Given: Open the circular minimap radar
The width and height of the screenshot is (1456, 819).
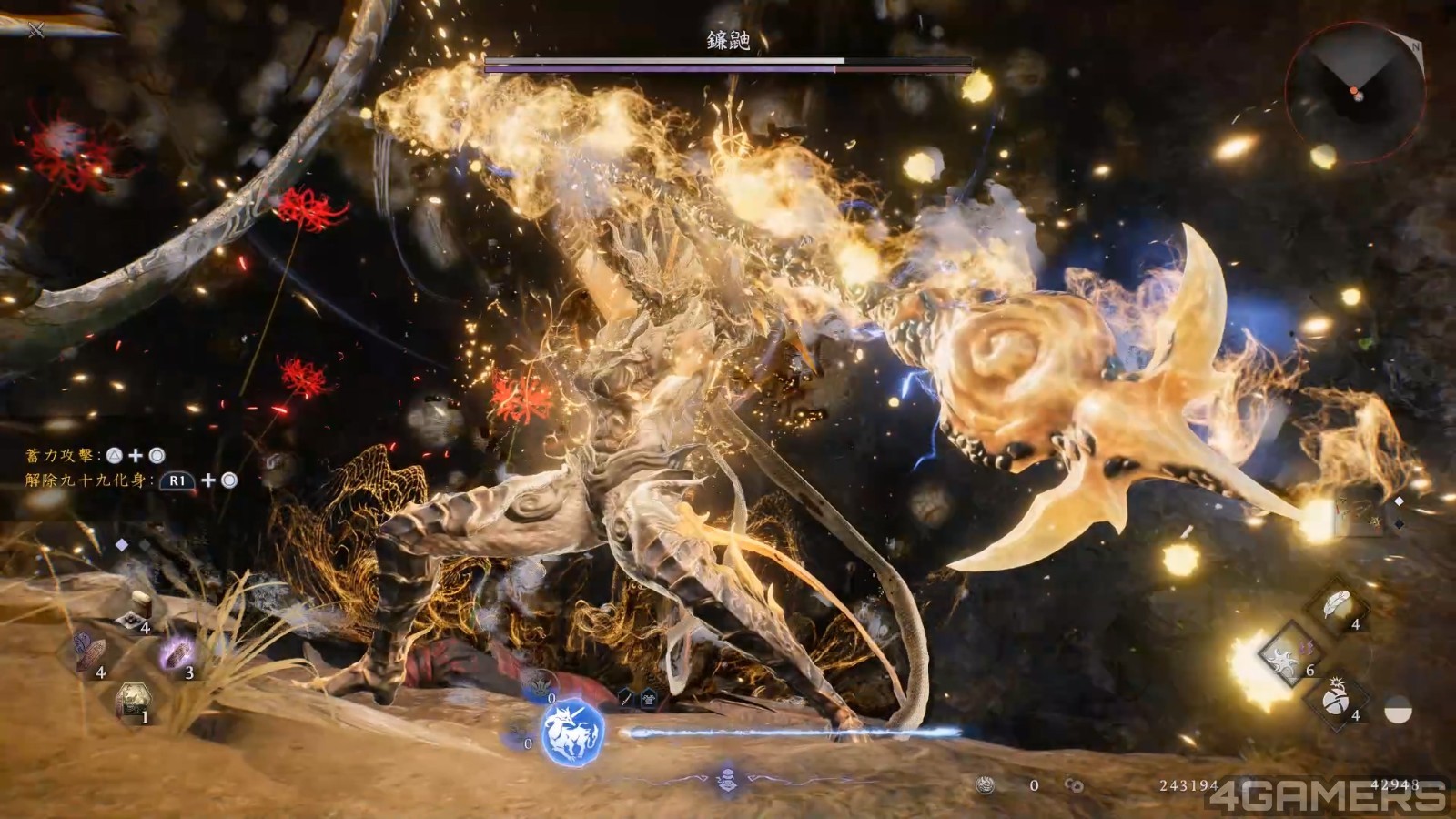Looking at the screenshot, I should tap(1355, 94).
